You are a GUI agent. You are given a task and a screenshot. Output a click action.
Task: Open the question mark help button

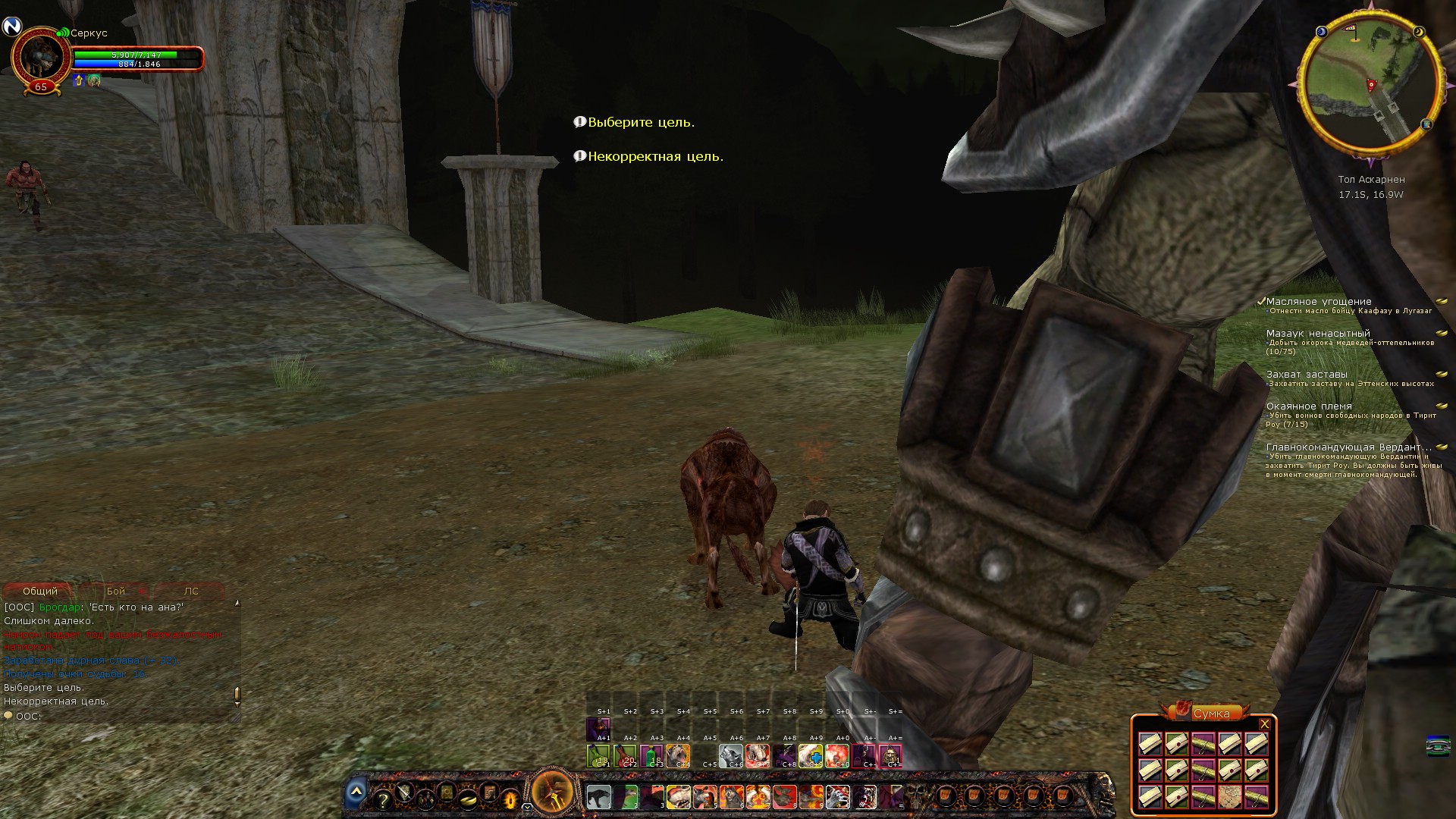pos(383,800)
